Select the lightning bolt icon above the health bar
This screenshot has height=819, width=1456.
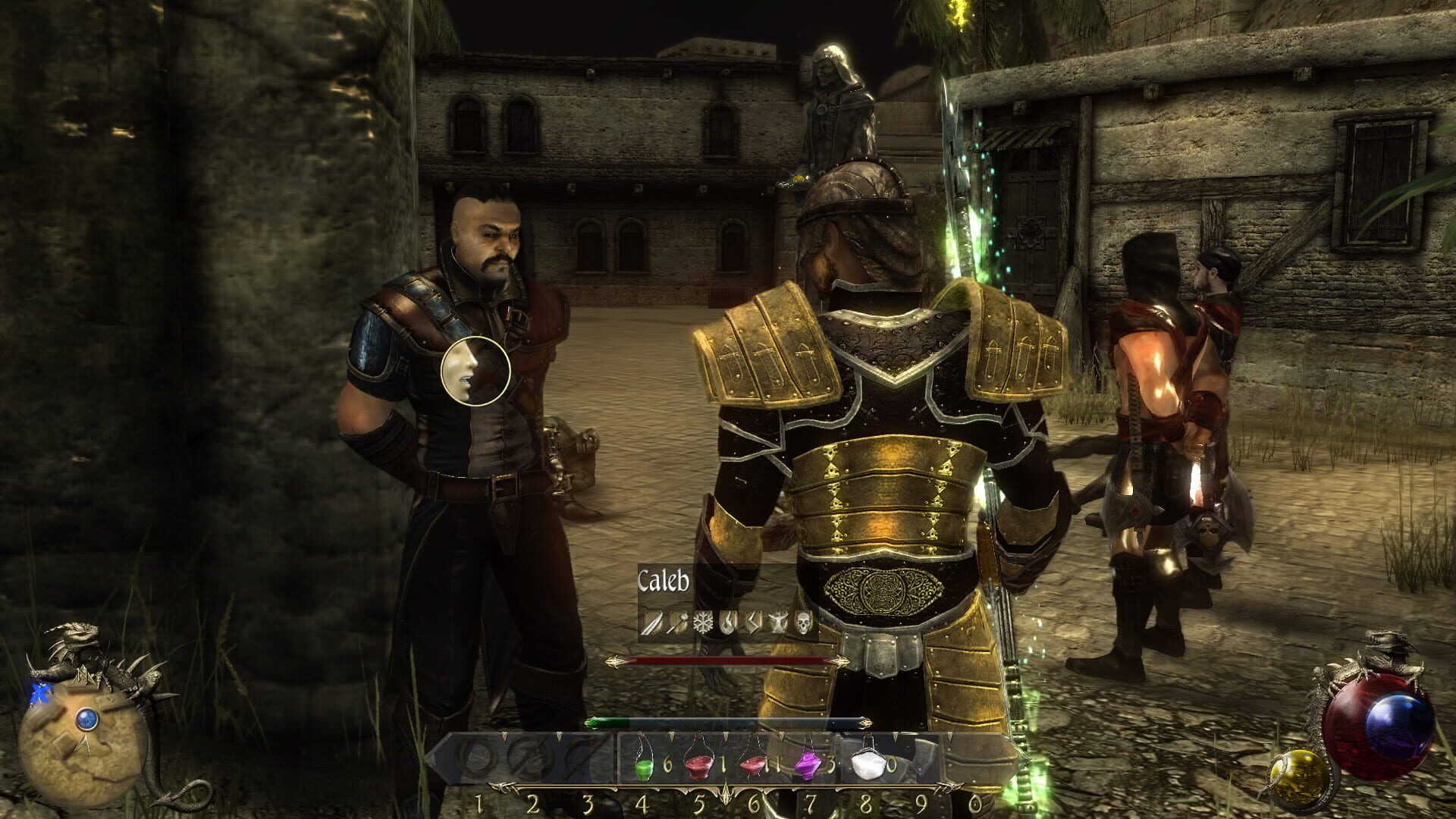click(753, 623)
